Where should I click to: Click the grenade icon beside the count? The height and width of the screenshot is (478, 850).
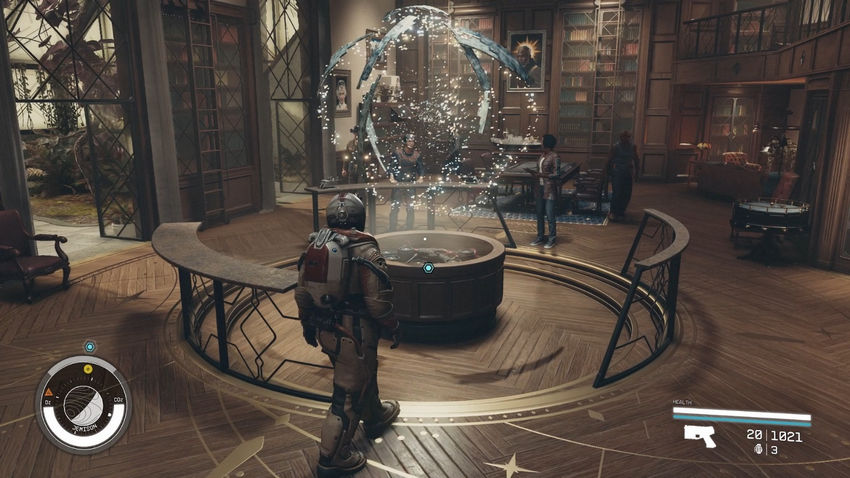click(x=761, y=449)
